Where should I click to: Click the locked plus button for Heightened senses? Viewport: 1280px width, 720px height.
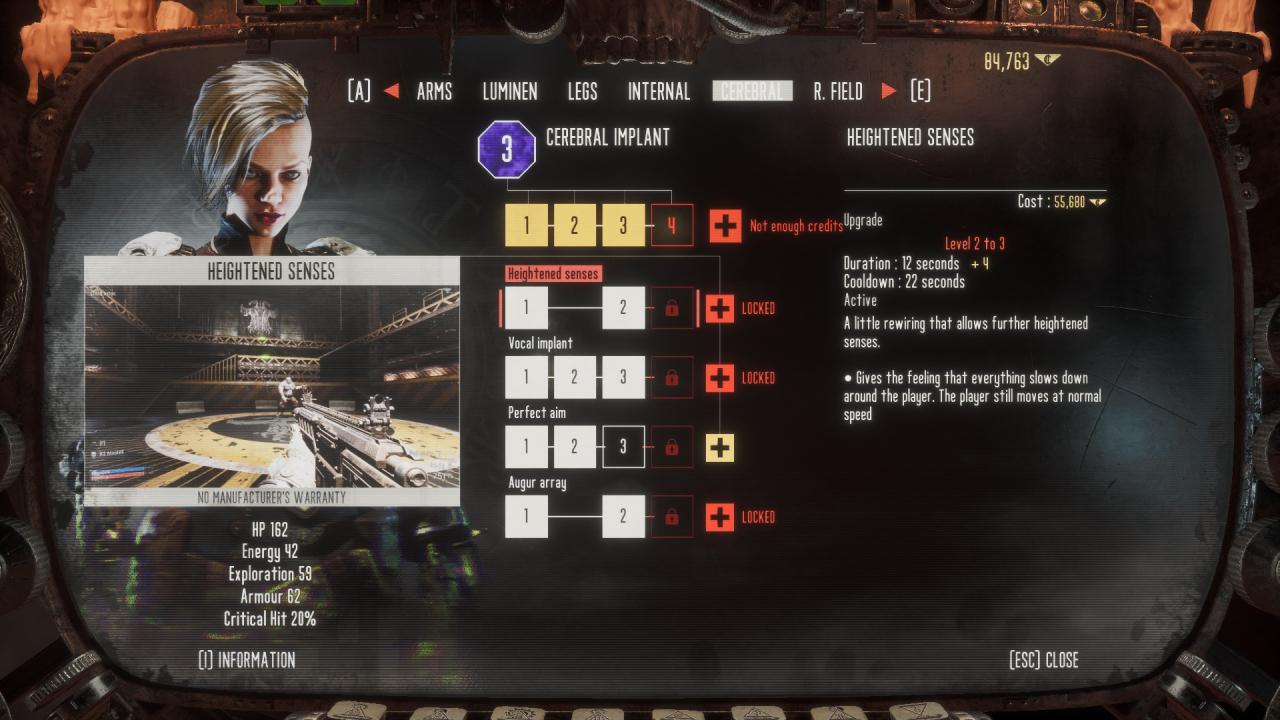click(x=720, y=308)
